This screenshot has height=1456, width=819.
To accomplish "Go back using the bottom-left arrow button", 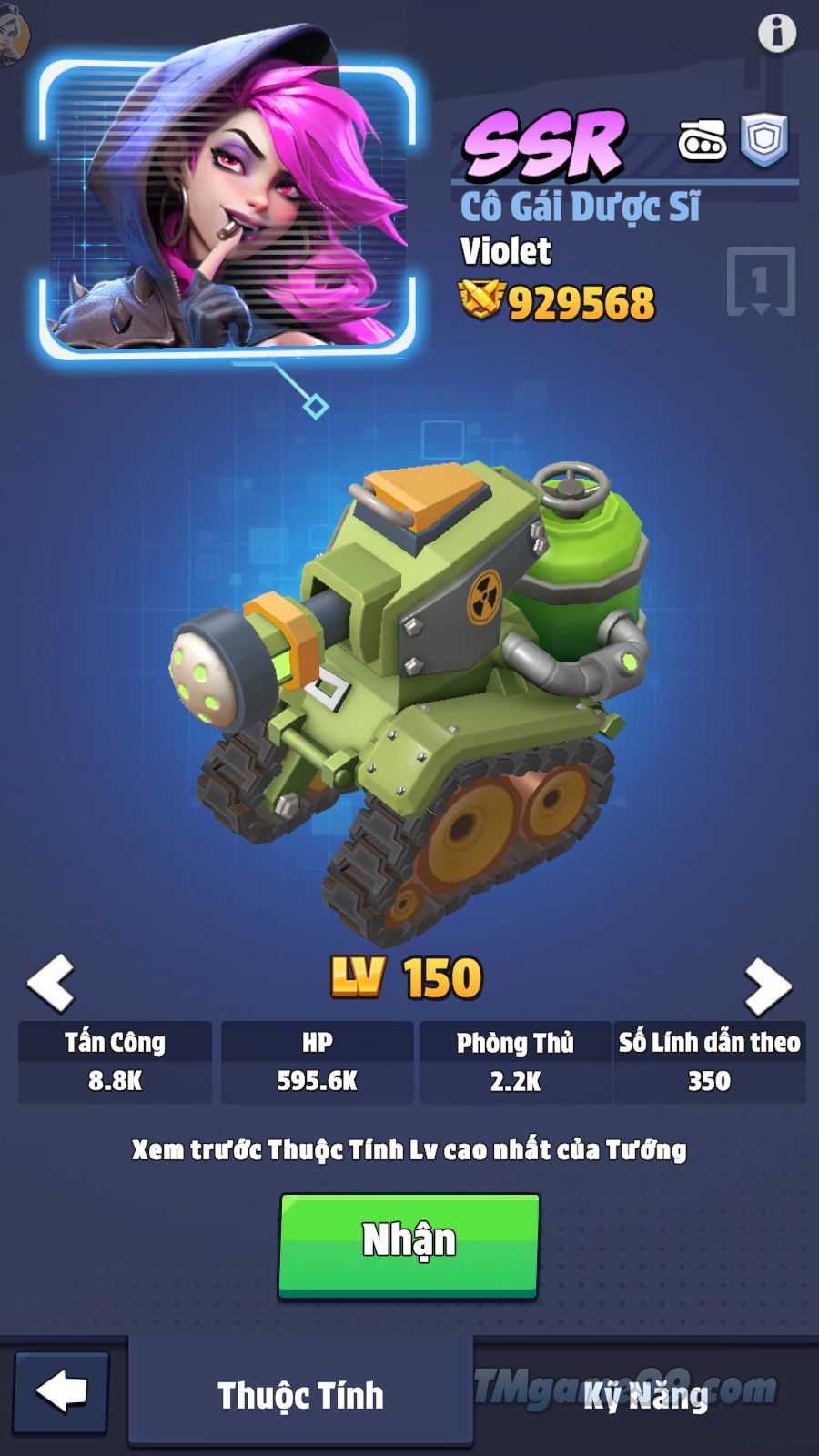I will 61,1392.
